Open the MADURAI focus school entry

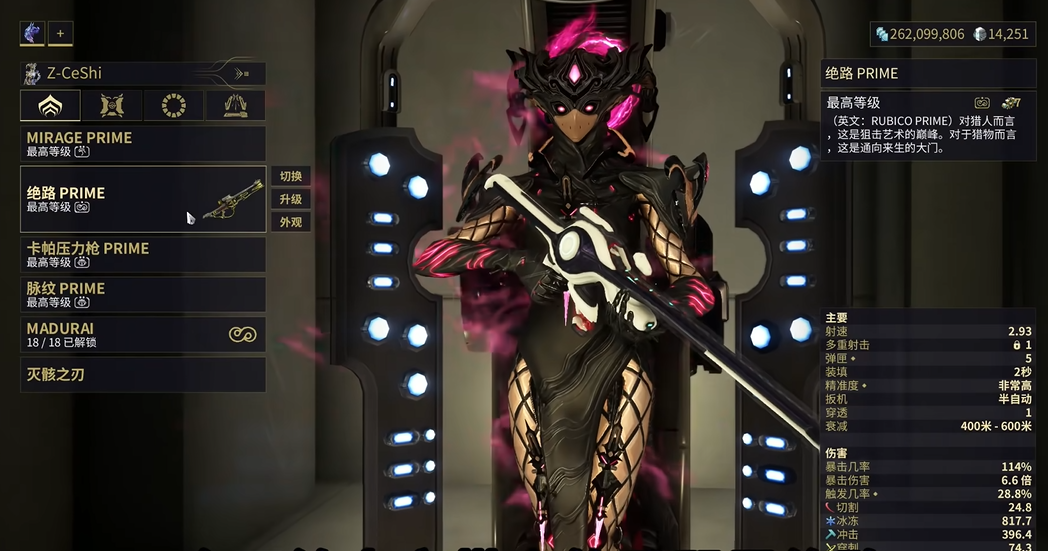point(143,334)
